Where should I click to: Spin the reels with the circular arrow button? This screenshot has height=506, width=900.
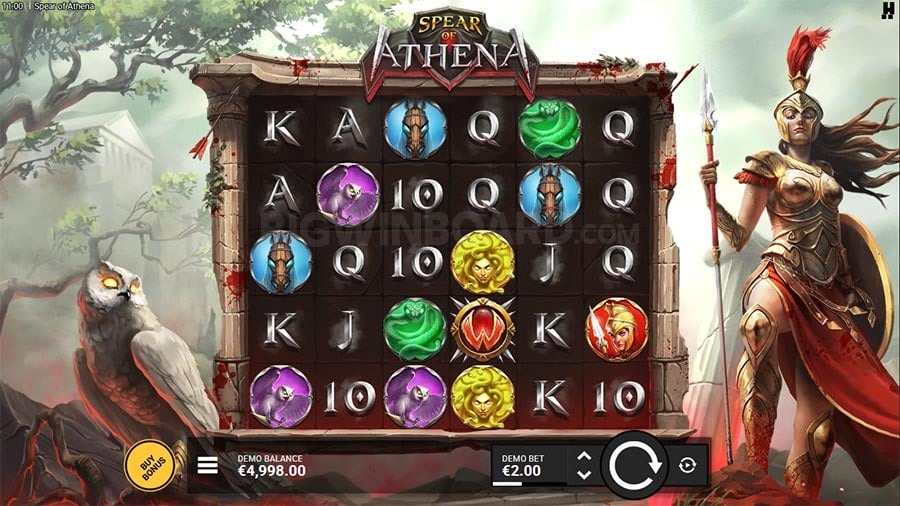click(x=633, y=465)
